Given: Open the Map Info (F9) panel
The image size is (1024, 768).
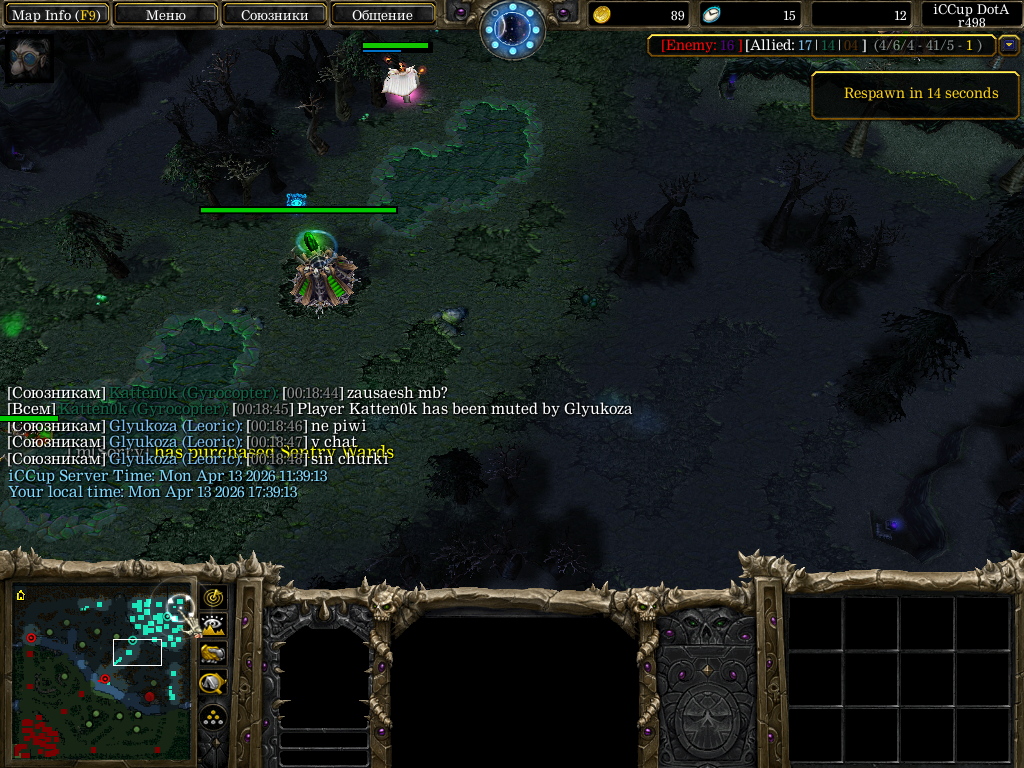Looking at the screenshot, I should point(56,15).
